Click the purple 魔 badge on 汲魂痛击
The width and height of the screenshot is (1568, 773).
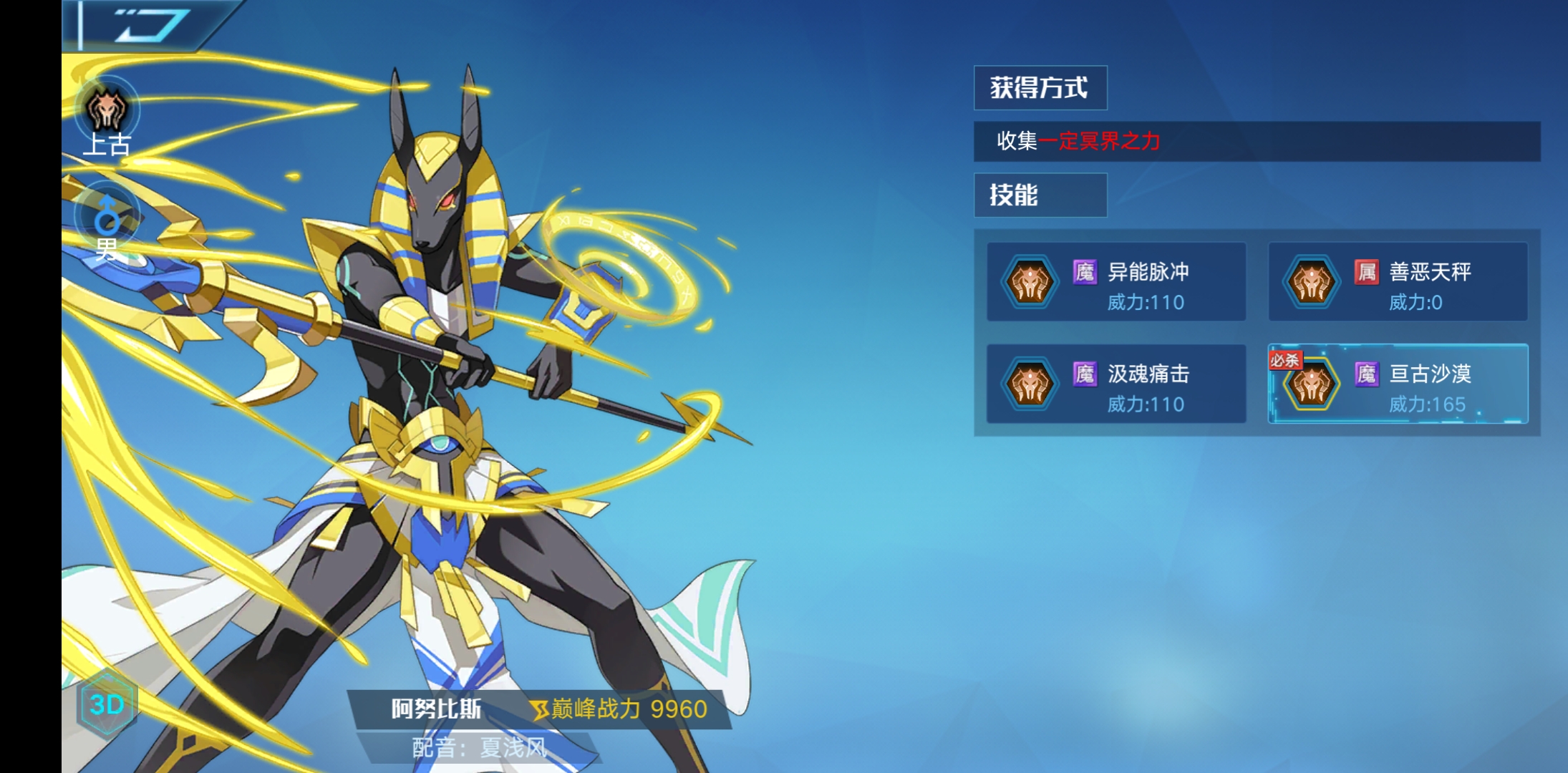pos(1085,375)
